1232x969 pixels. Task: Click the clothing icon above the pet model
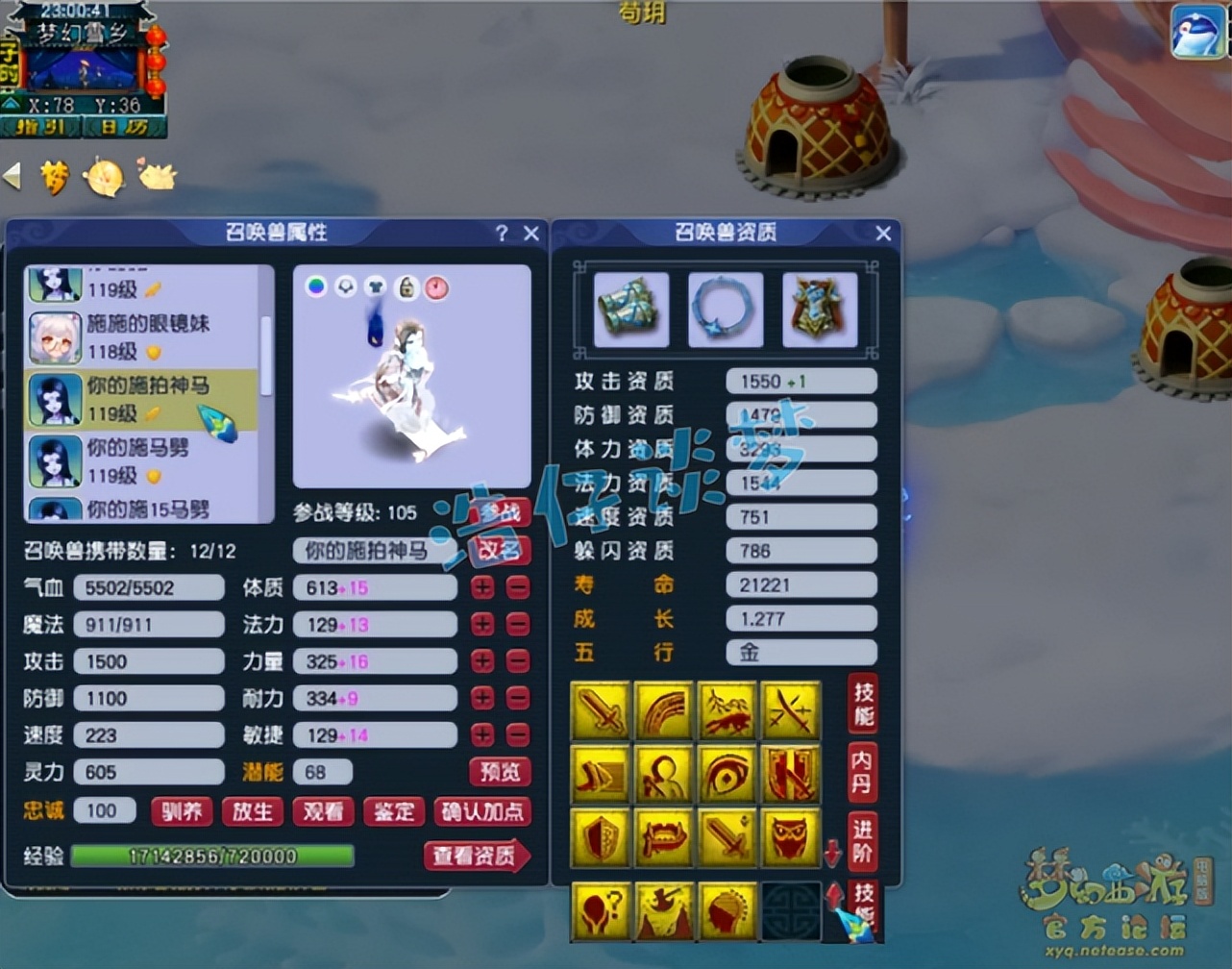click(x=377, y=287)
